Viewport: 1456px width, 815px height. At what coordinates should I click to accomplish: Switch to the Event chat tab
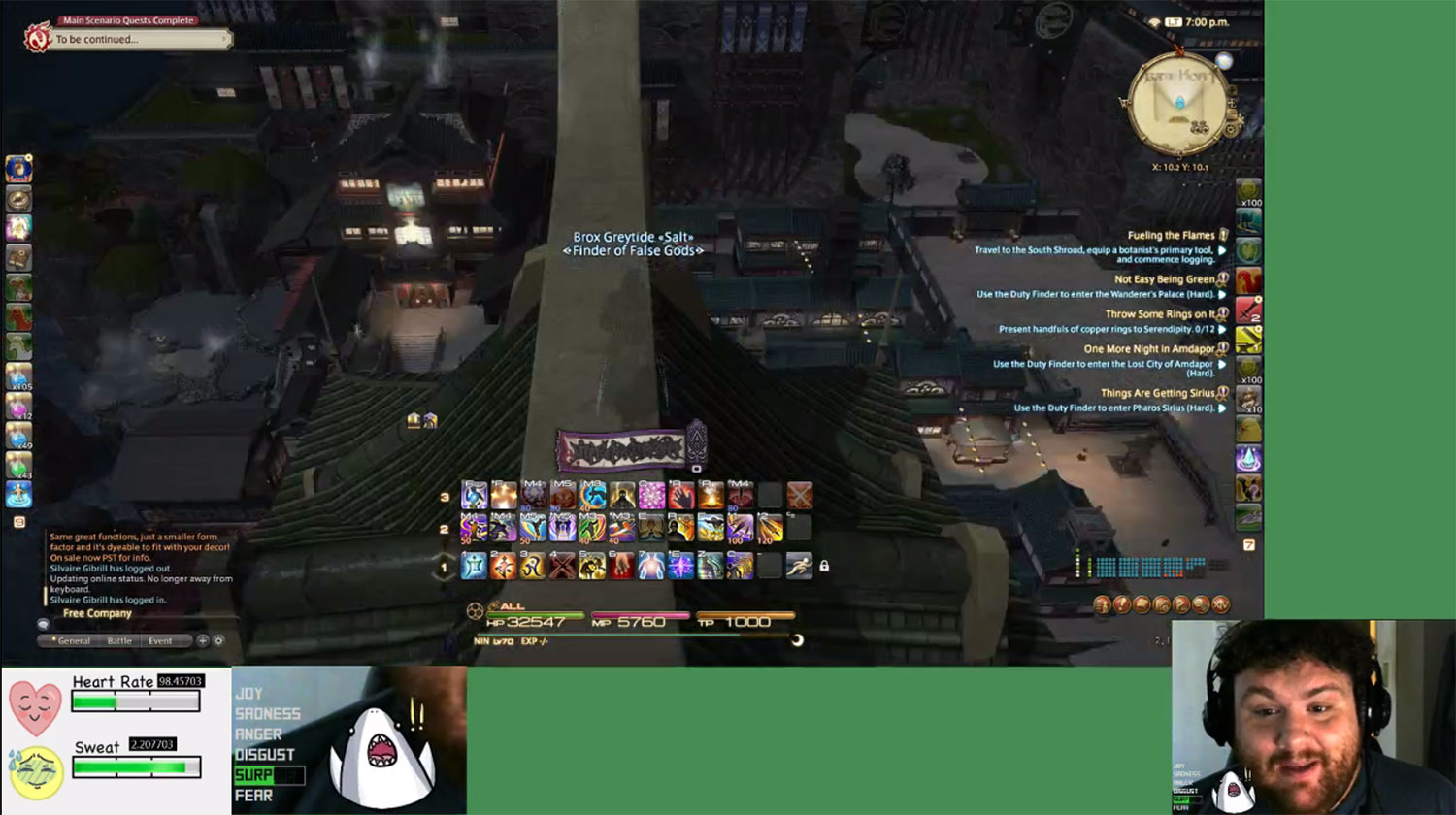tap(160, 641)
